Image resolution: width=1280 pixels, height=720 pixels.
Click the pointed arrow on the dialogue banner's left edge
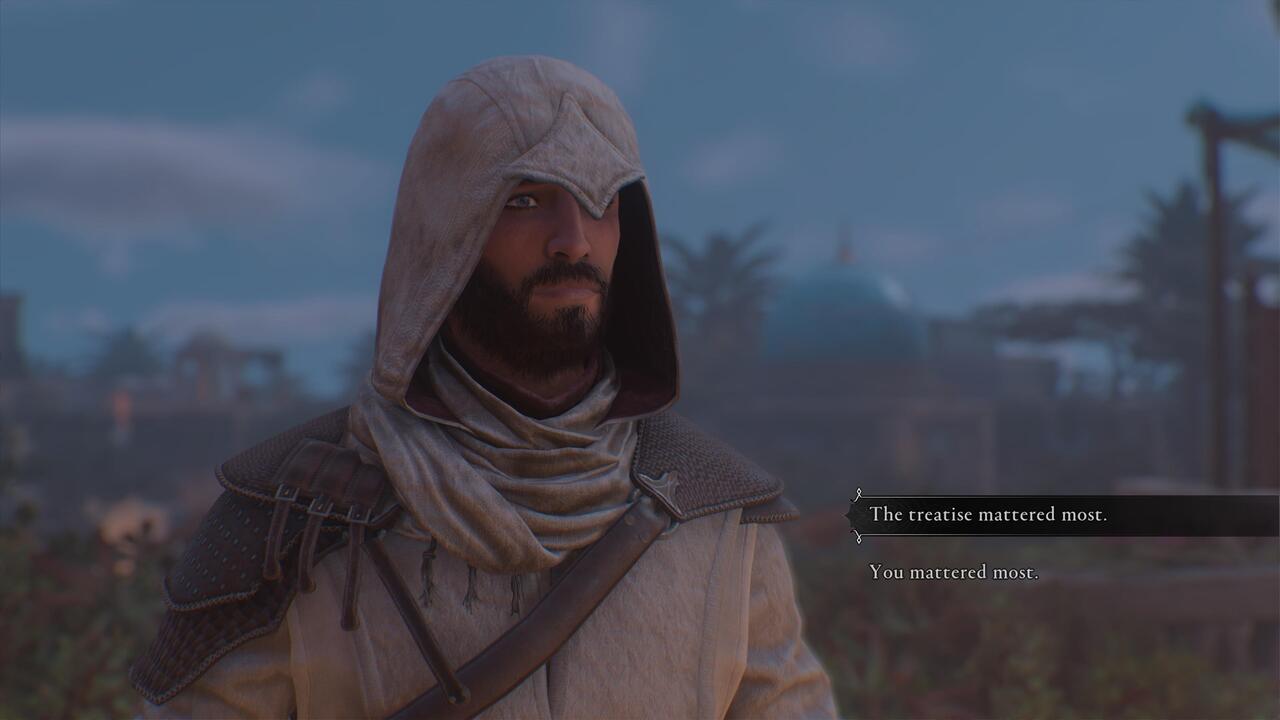coord(848,514)
